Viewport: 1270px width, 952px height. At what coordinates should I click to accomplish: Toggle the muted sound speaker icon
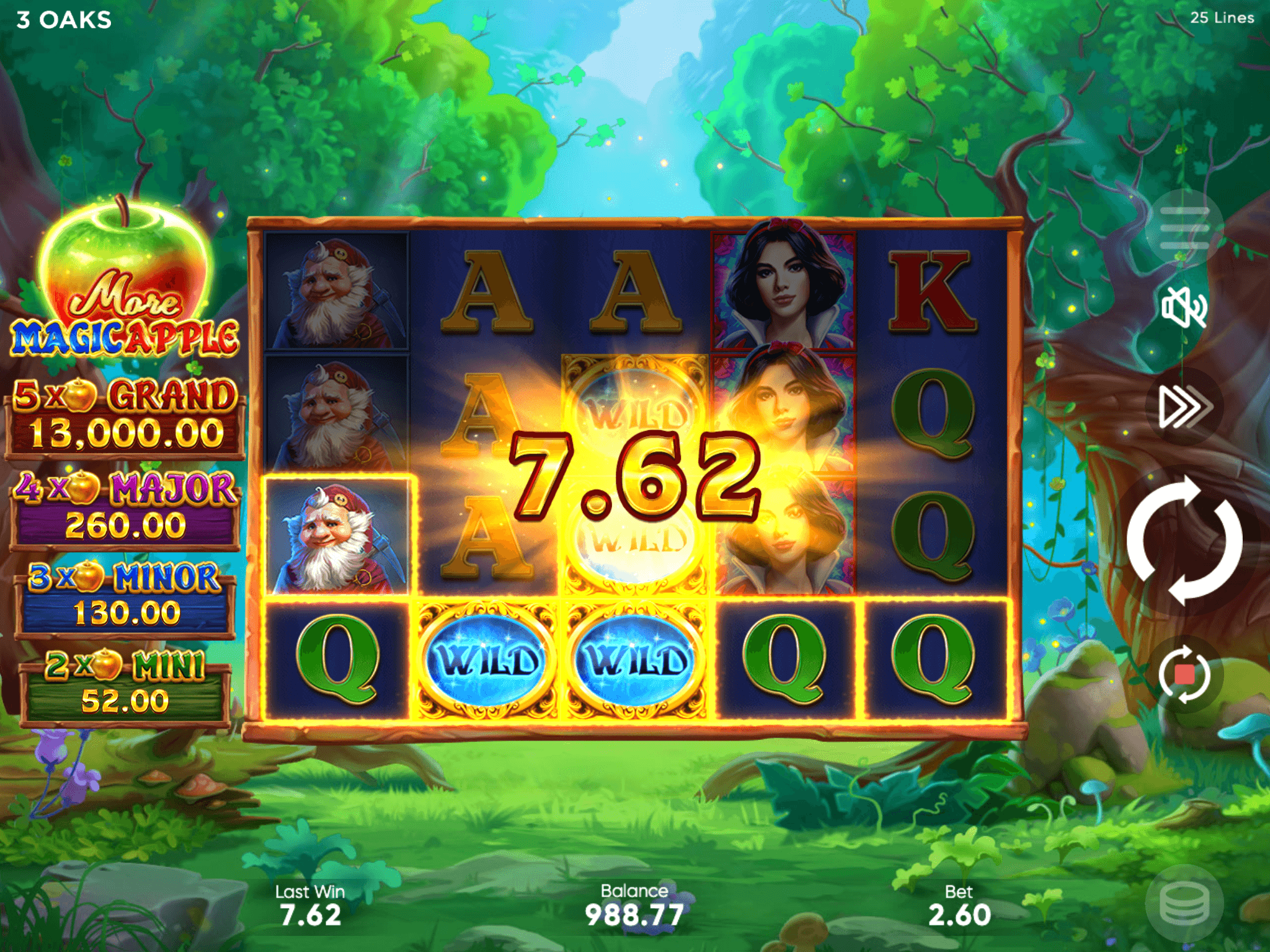pos(1184,308)
